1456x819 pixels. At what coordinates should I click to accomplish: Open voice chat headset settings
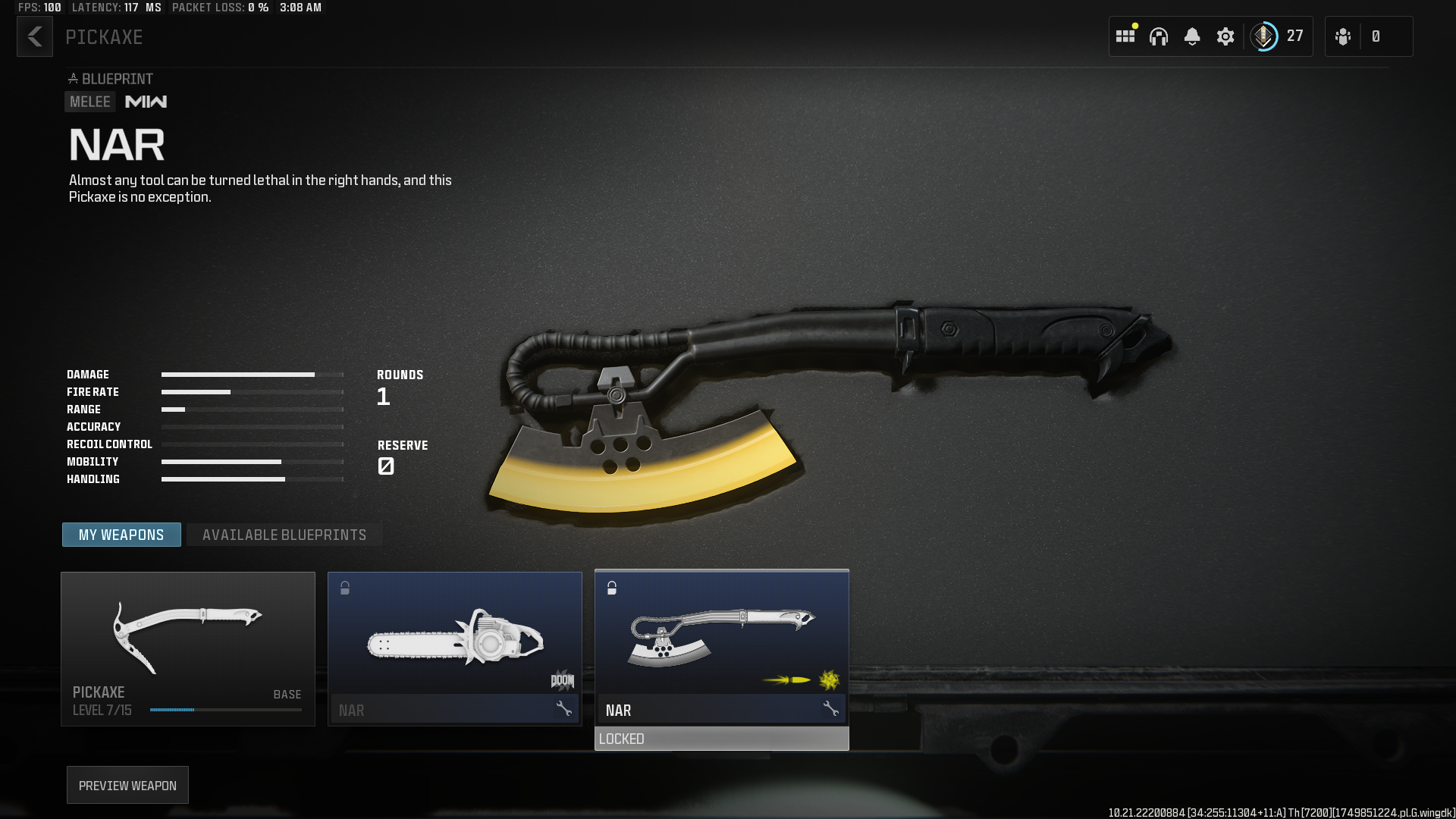pos(1159,36)
